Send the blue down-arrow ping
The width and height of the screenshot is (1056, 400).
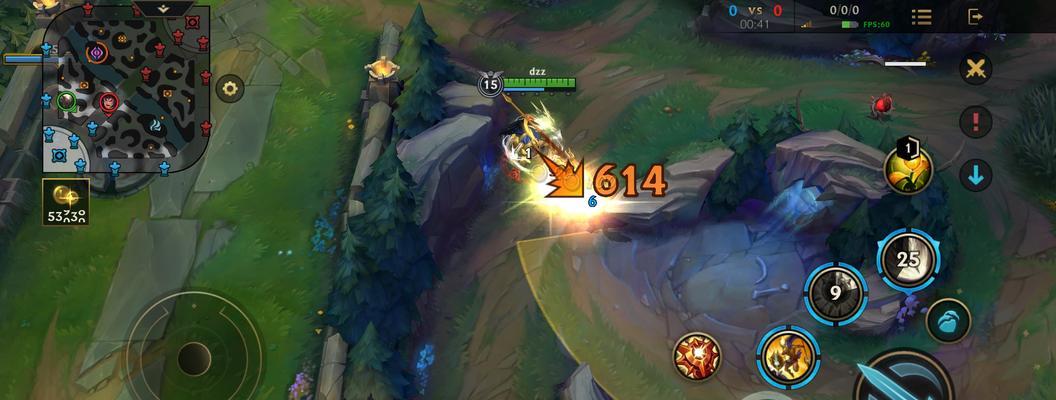pyautogui.click(x=976, y=175)
